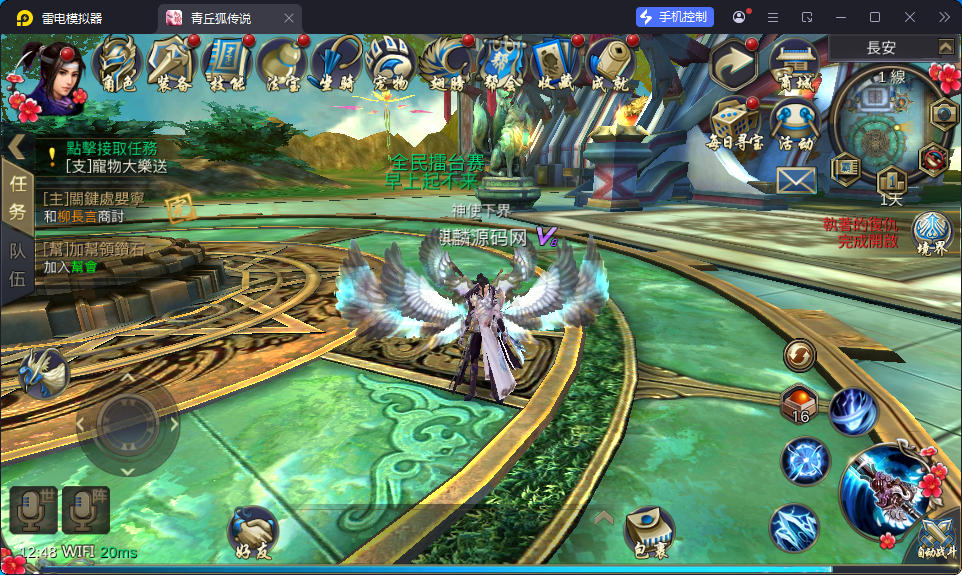Use the main spear attack button
This screenshot has height=575, width=962.
(885, 494)
